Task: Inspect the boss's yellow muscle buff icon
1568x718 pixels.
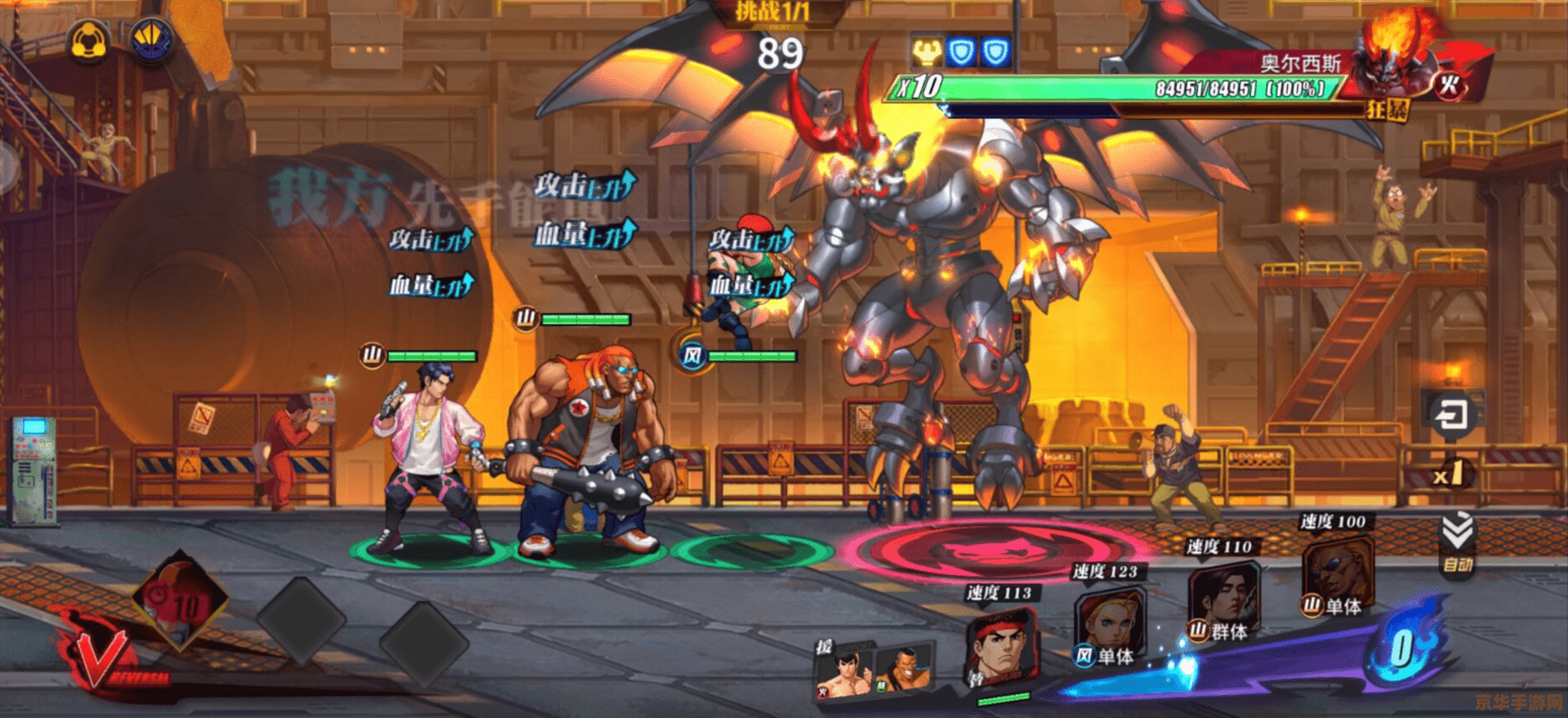Action: (926, 53)
